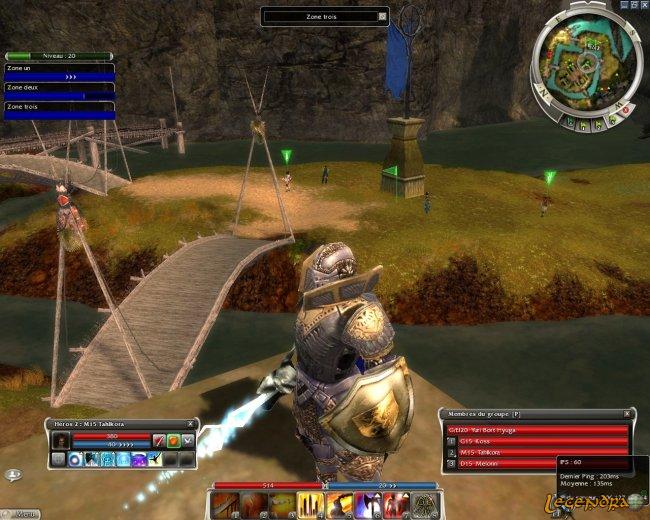This screenshot has height=520, width=650.
Task: Click the hero's sword attack mode icon
Action: point(158,440)
